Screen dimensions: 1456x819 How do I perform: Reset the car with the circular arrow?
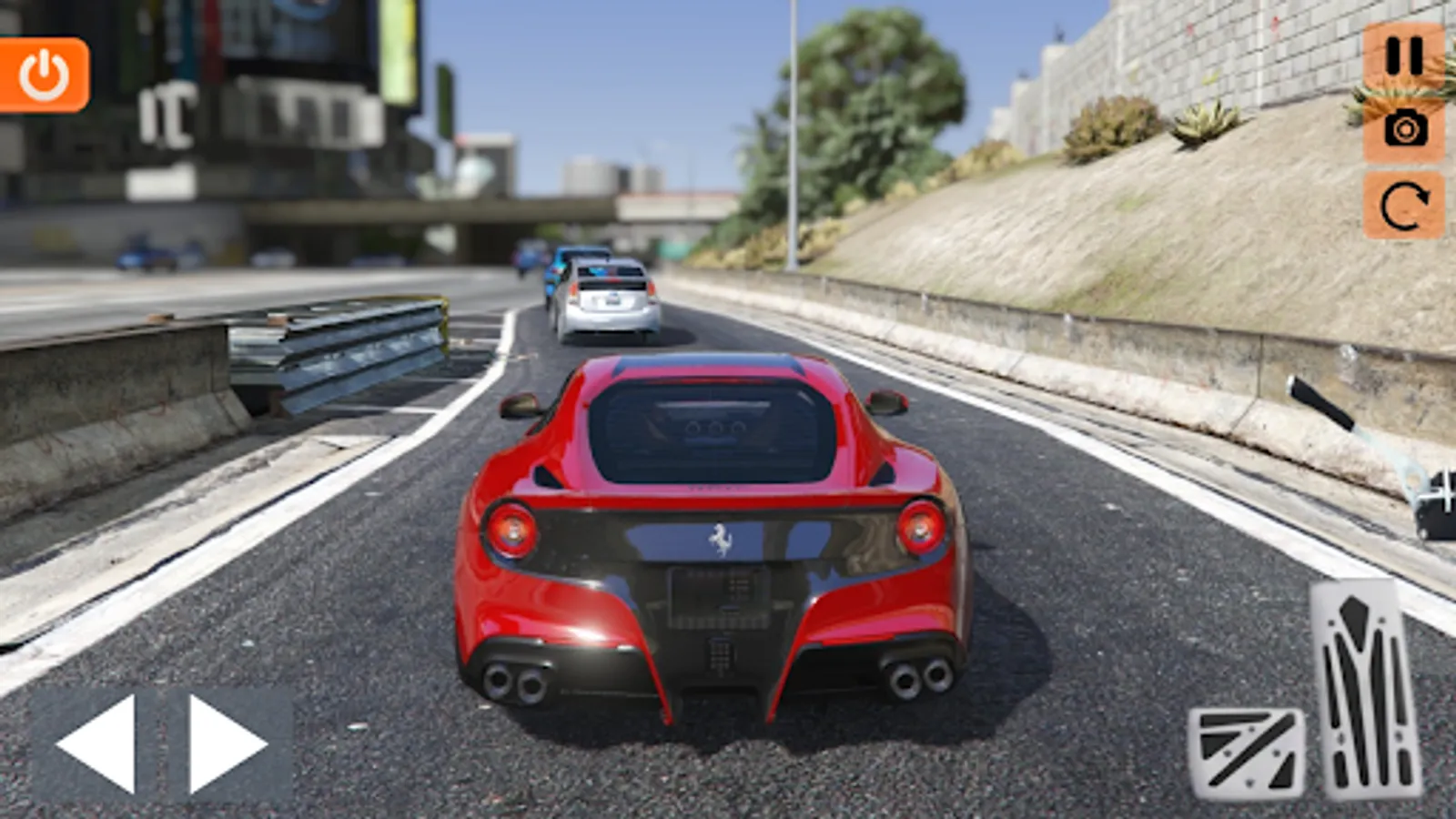point(1403,206)
